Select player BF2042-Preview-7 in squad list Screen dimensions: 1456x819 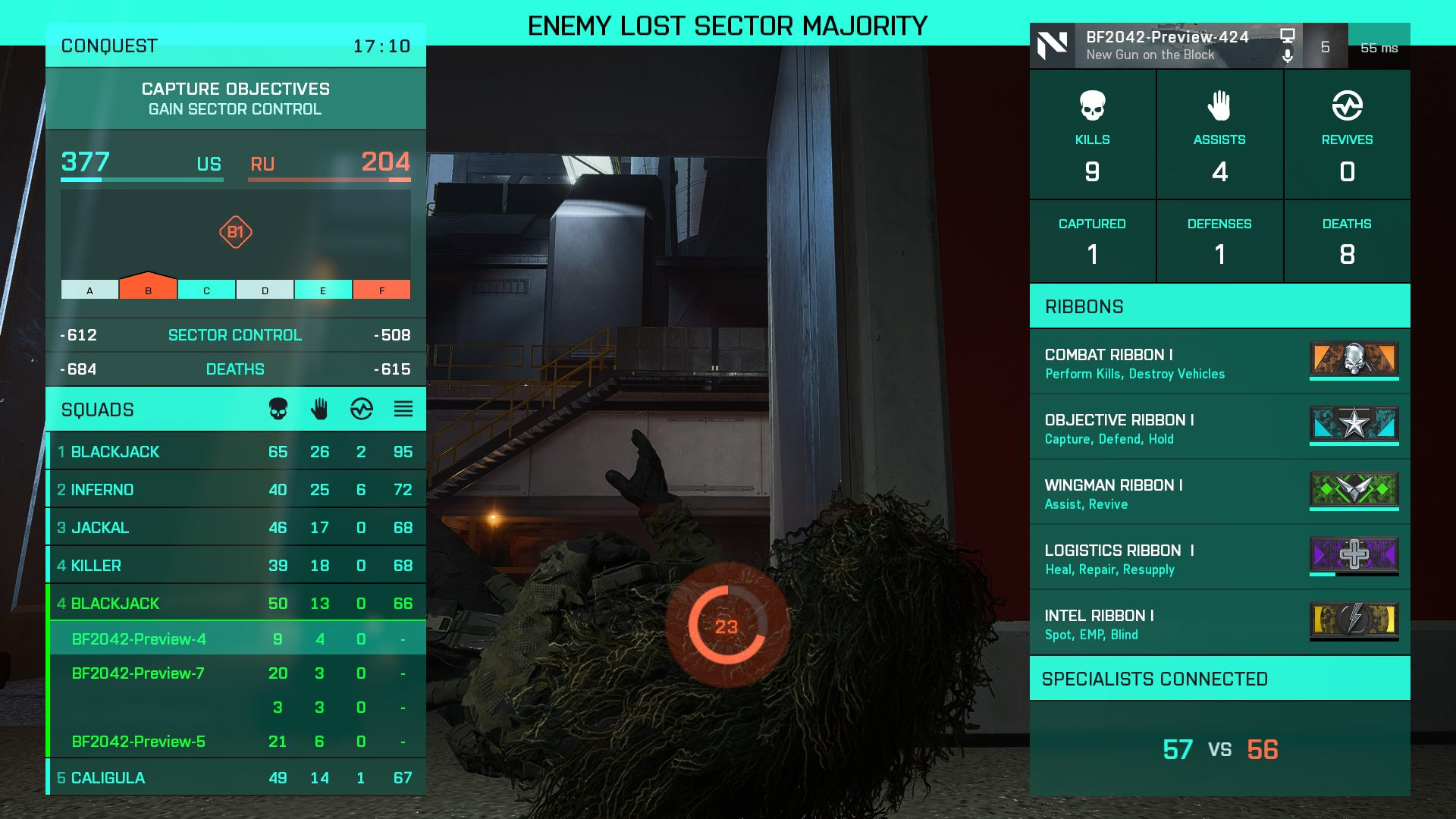(235, 673)
